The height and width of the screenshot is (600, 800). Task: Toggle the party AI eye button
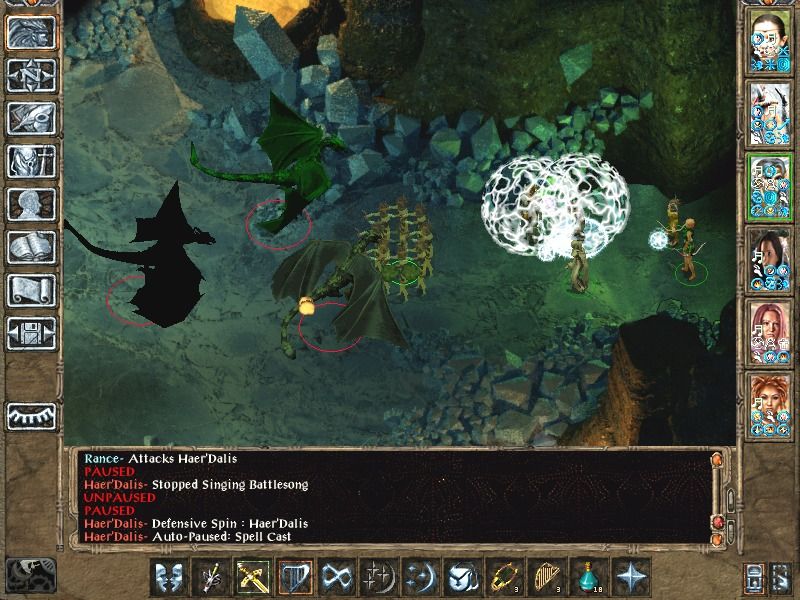pos(31,414)
